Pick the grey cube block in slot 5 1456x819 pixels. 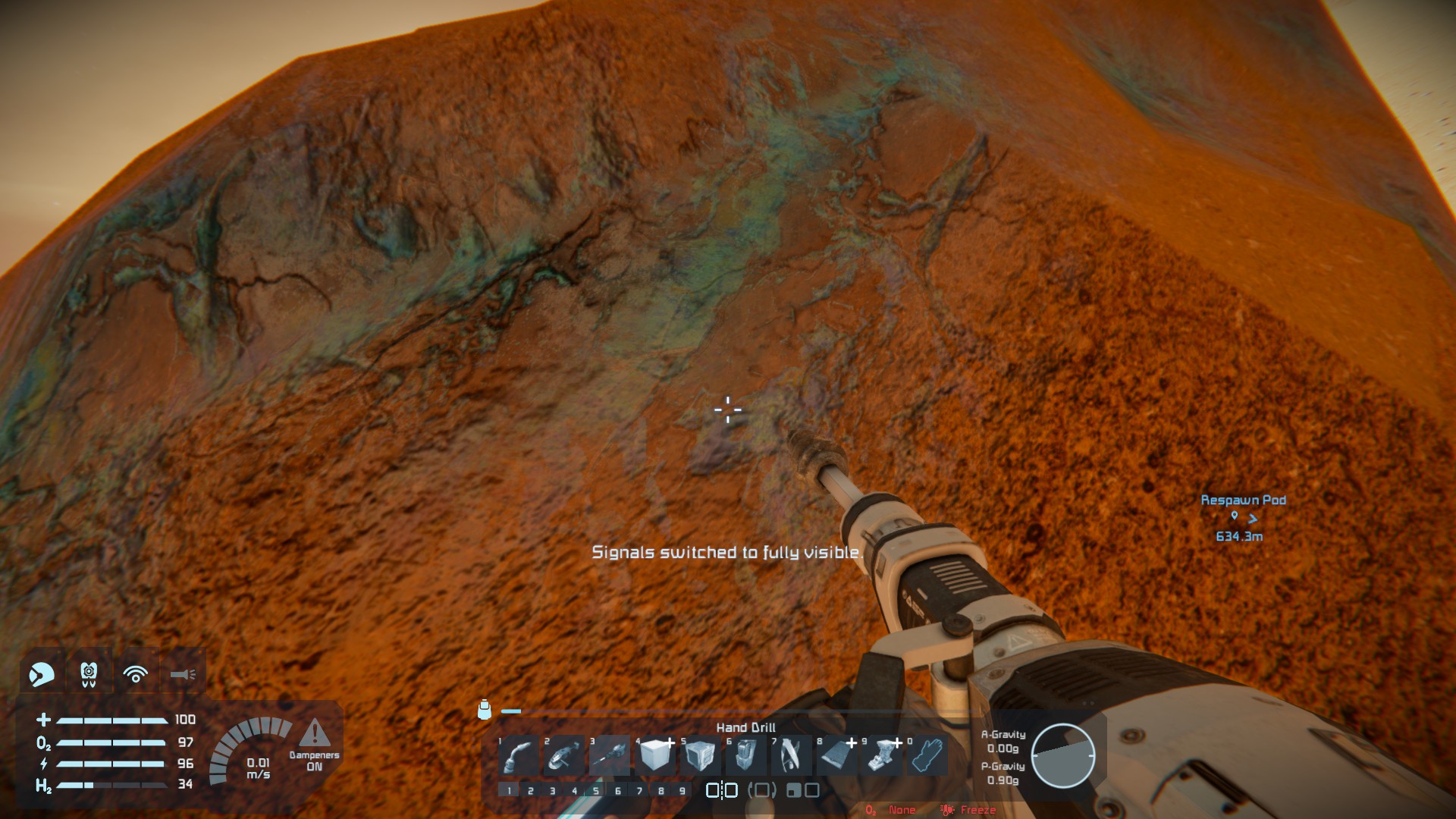click(x=700, y=755)
